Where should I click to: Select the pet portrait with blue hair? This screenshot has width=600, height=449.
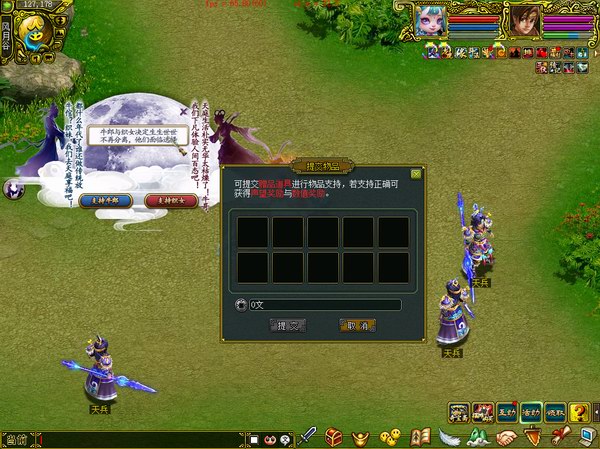point(433,18)
